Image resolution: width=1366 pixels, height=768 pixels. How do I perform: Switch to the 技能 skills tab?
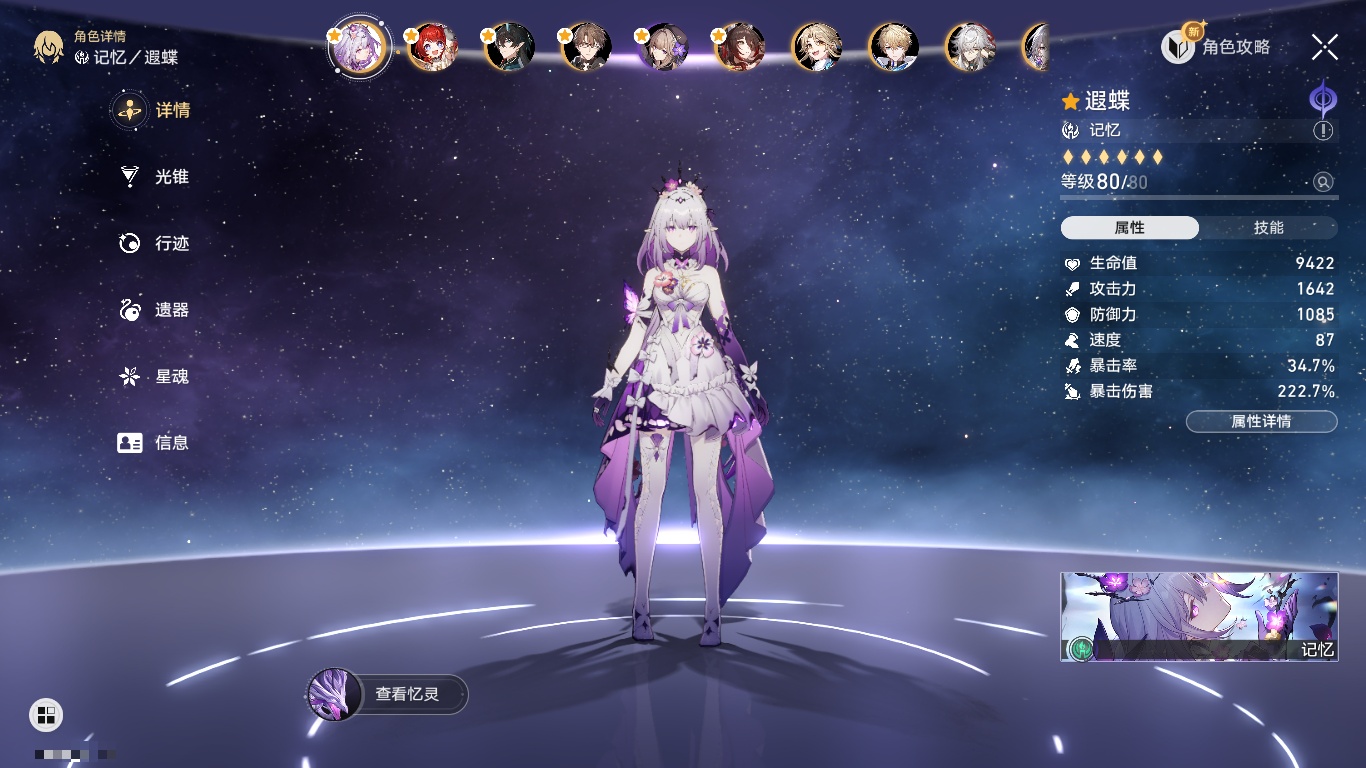click(1268, 228)
